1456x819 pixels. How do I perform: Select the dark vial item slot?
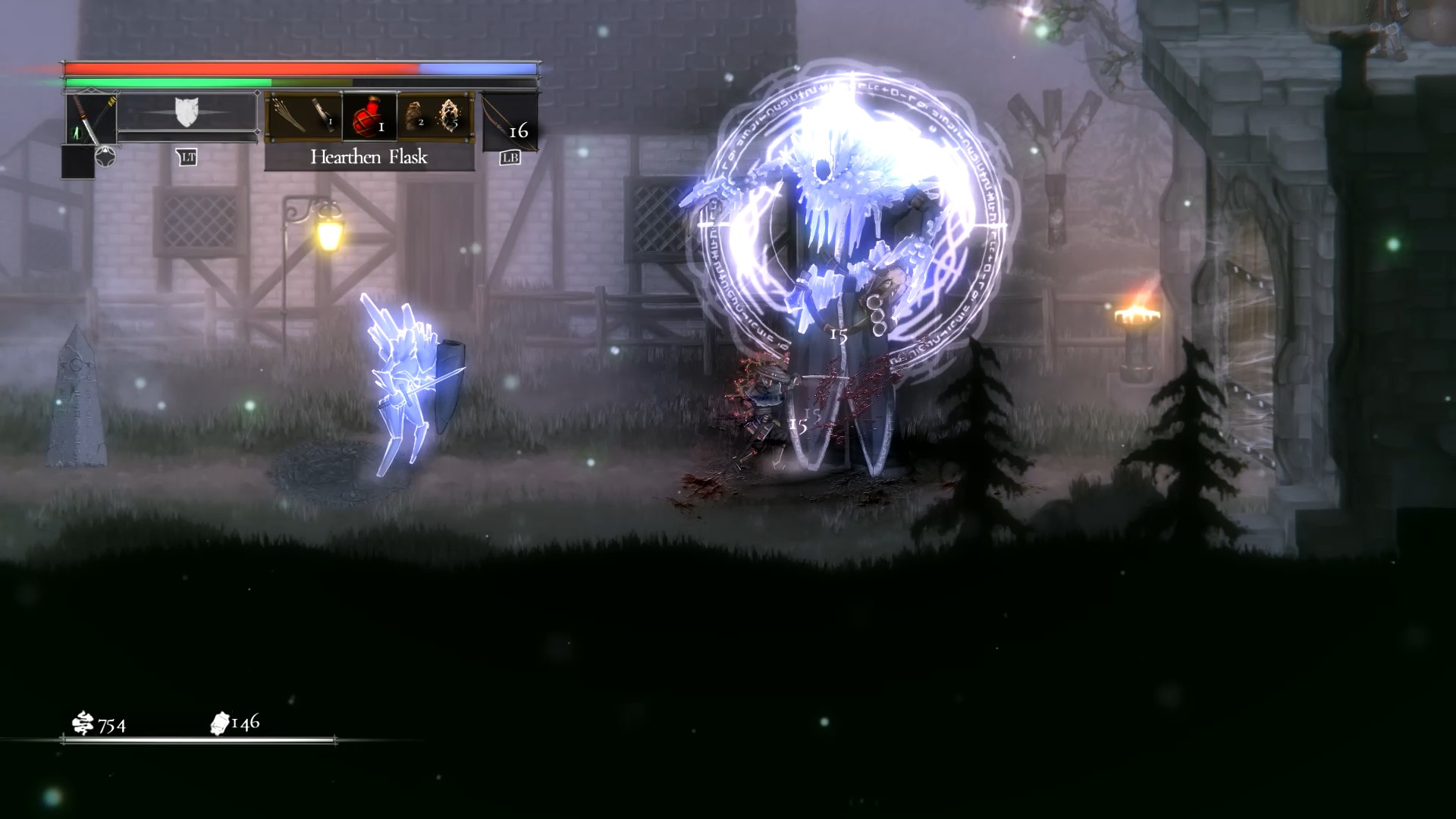point(323,116)
